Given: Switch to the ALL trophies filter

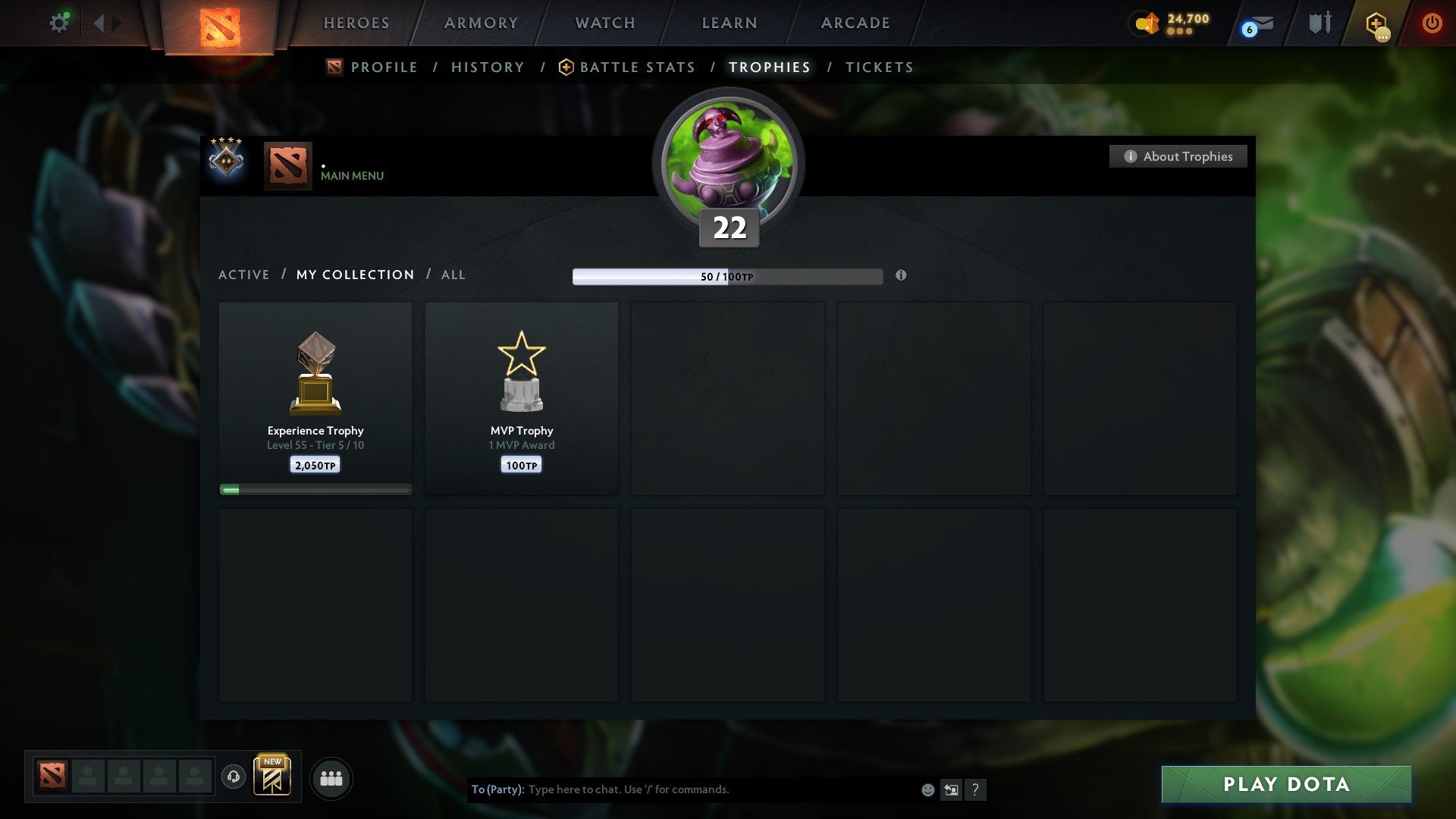Looking at the screenshot, I should tap(453, 275).
